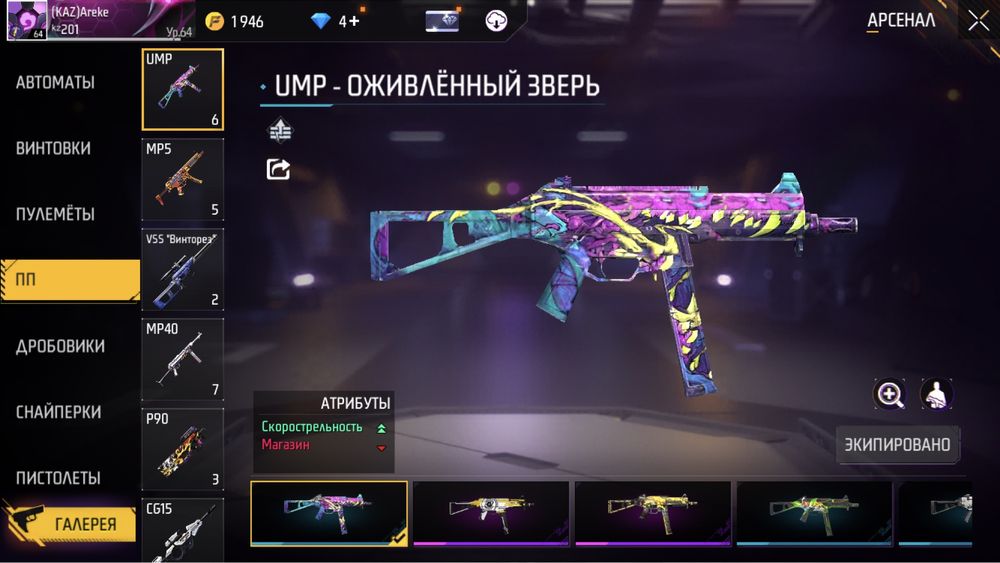
Task: Select the MP40 weapon tile
Action: [x=183, y=359]
